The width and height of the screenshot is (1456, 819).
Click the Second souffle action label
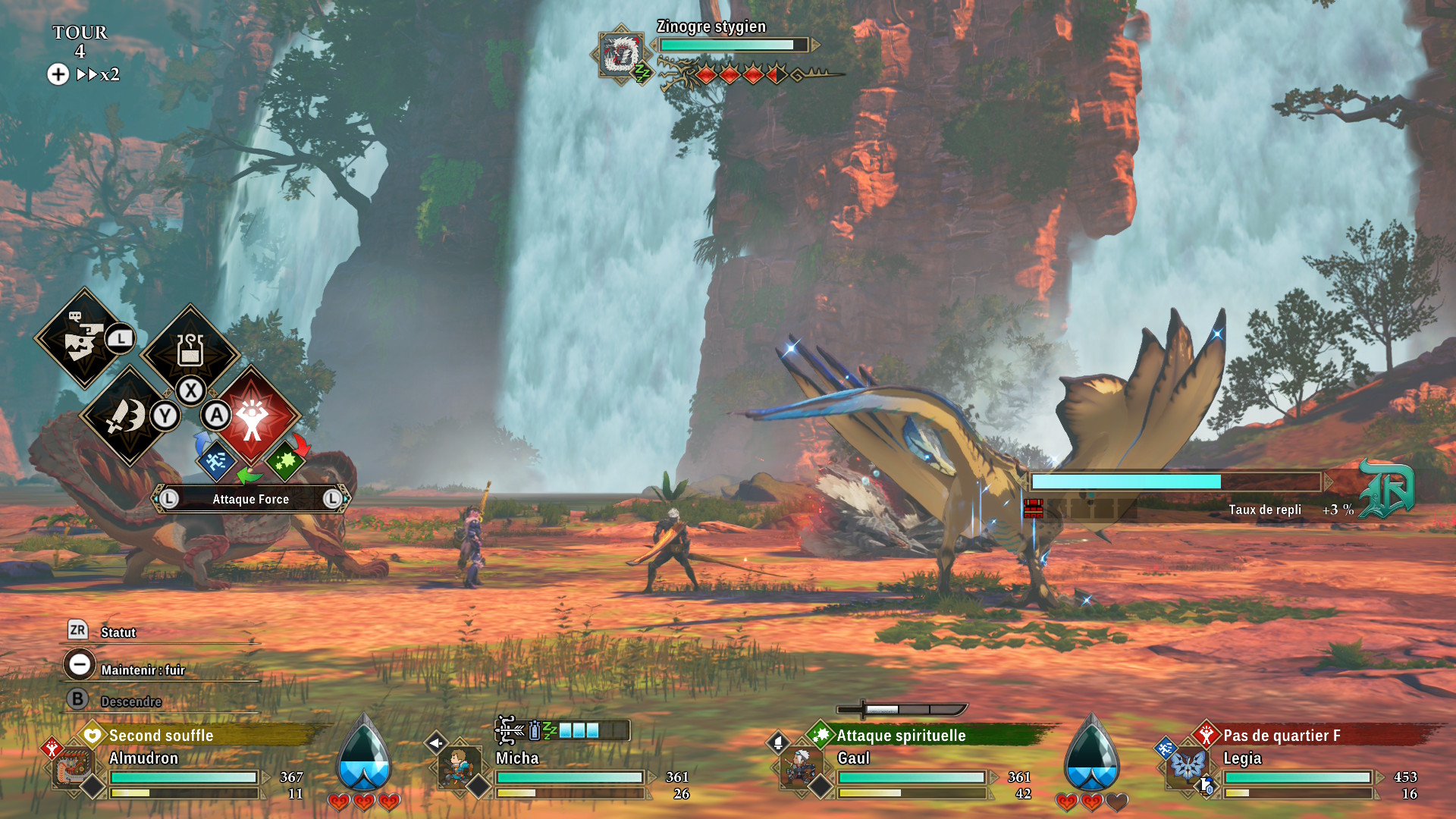tap(161, 736)
